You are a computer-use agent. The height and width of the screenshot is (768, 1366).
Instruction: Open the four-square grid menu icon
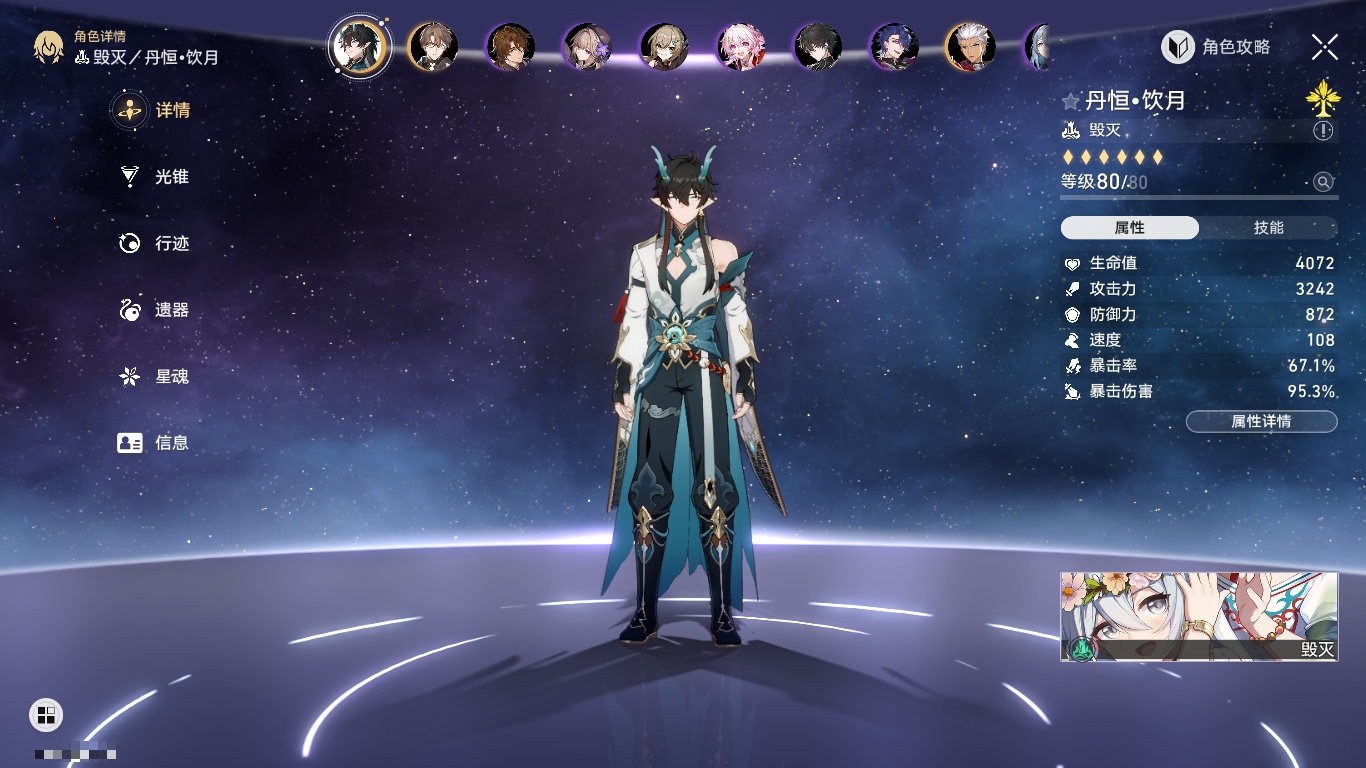tap(46, 714)
